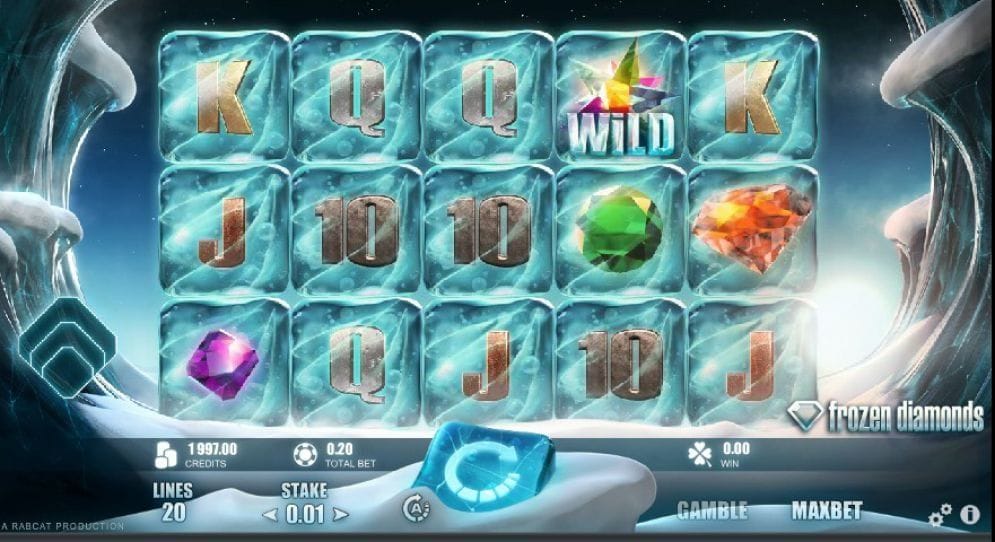
Task: Increase stake with the right arrow
Action: click(x=341, y=515)
